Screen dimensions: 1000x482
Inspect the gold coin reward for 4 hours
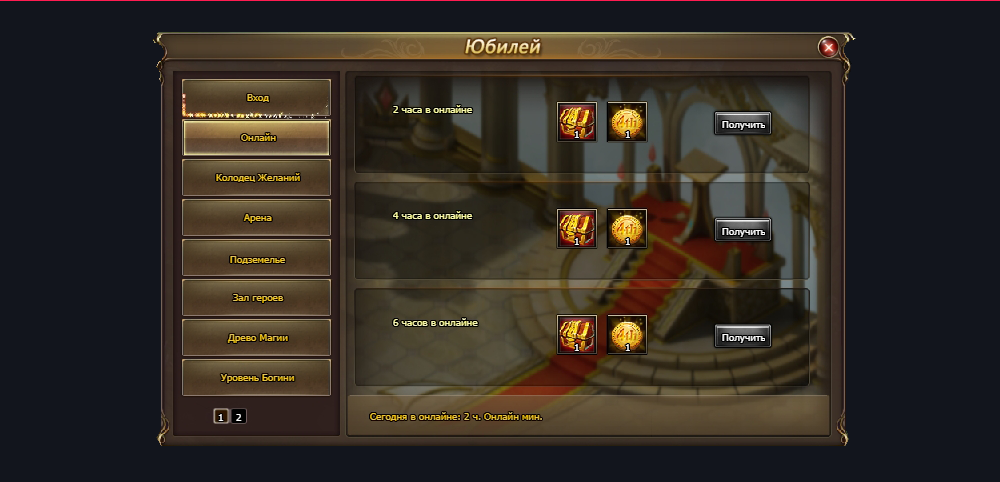coord(627,229)
